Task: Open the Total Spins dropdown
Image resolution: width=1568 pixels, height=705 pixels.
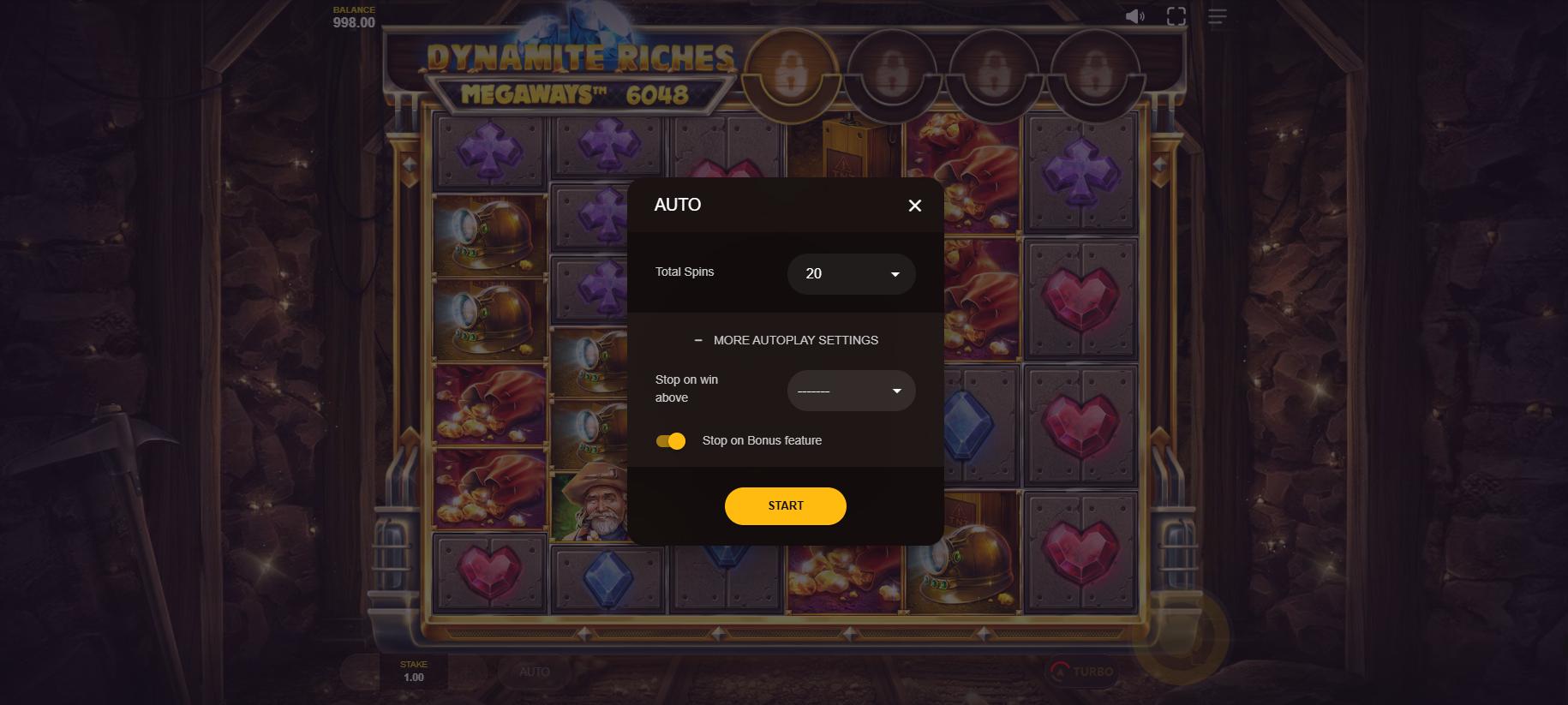Action: pos(851,274)
